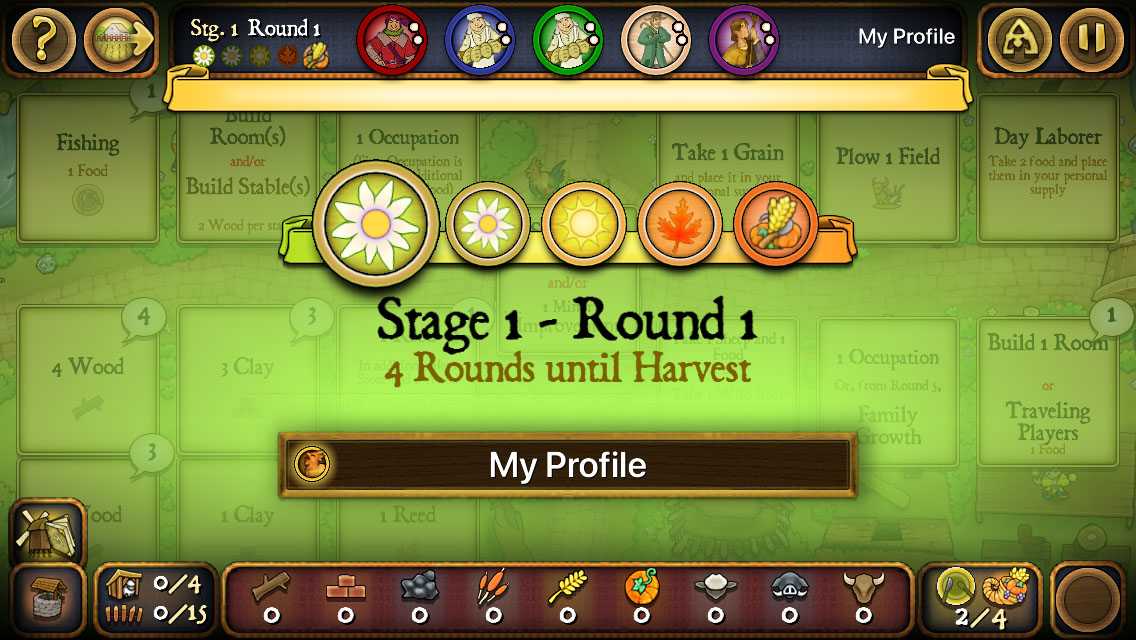Open the question mark help button
The width and height of the screenshot is (1136, 640).
pyautogui.click(x=41, y=40)
